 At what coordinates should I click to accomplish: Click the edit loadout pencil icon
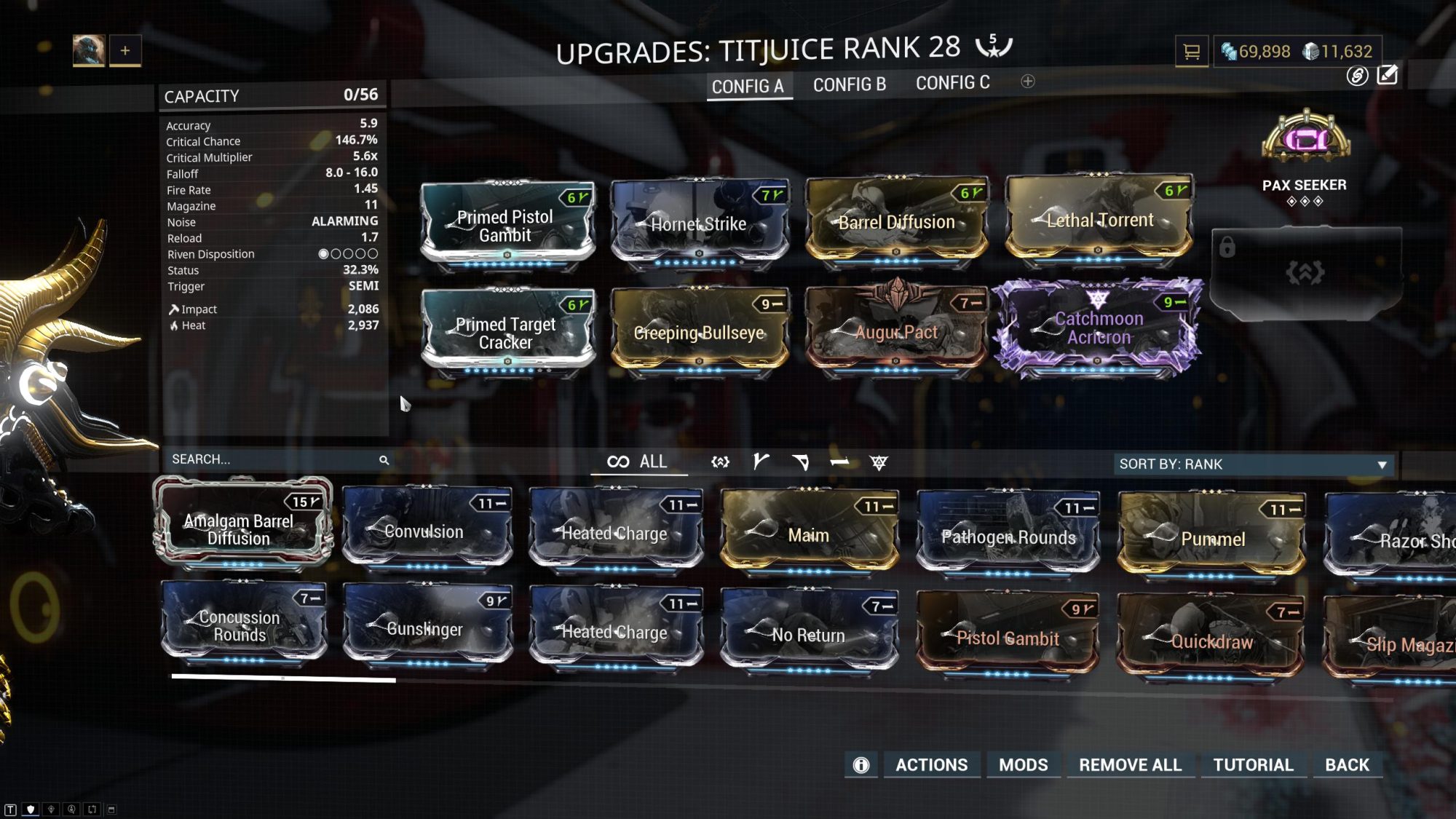tap(1389, 75)
